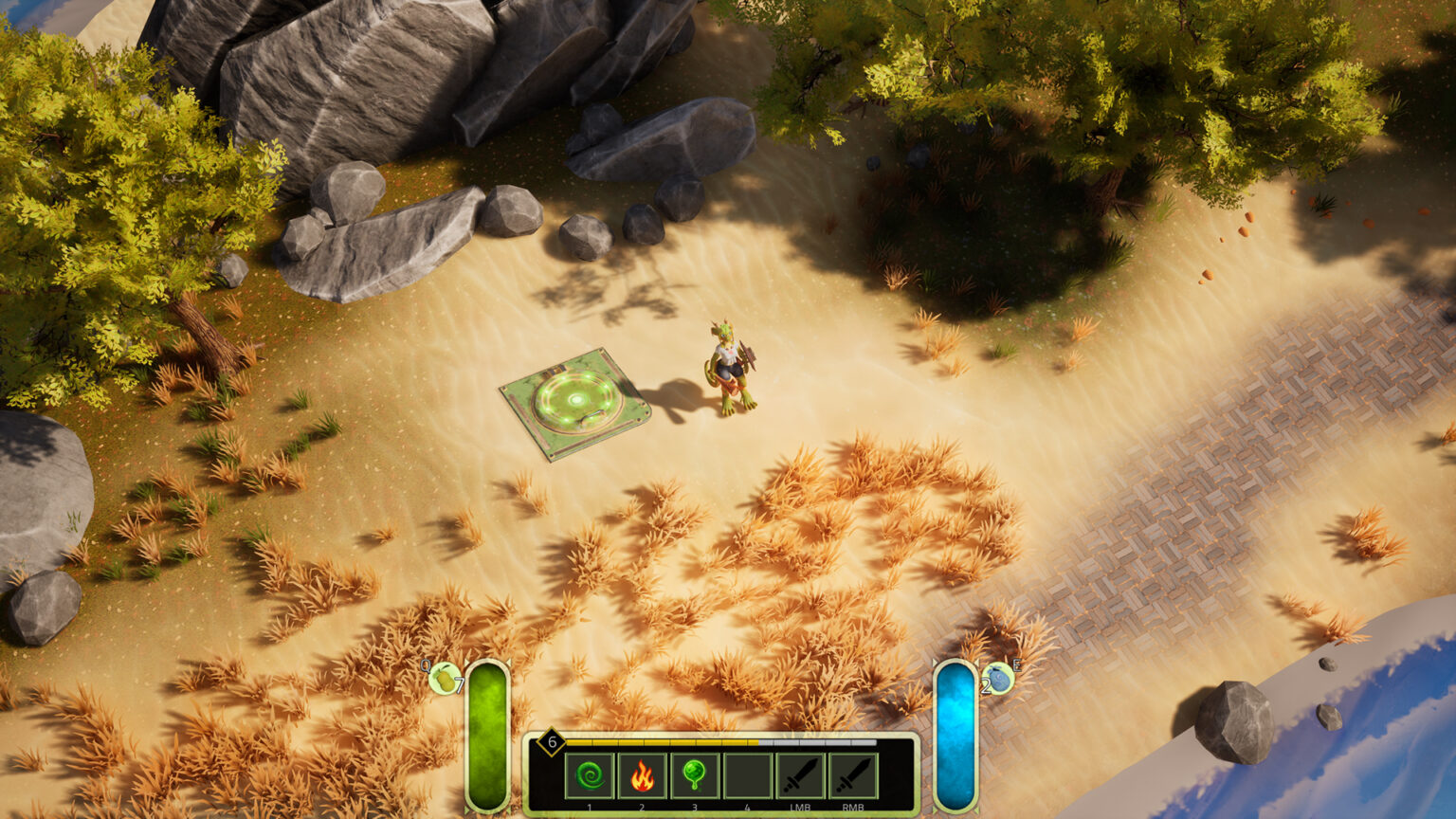1456x819 pixels.
Task: Use the green dripping orb ability
Action: [695, 776]
